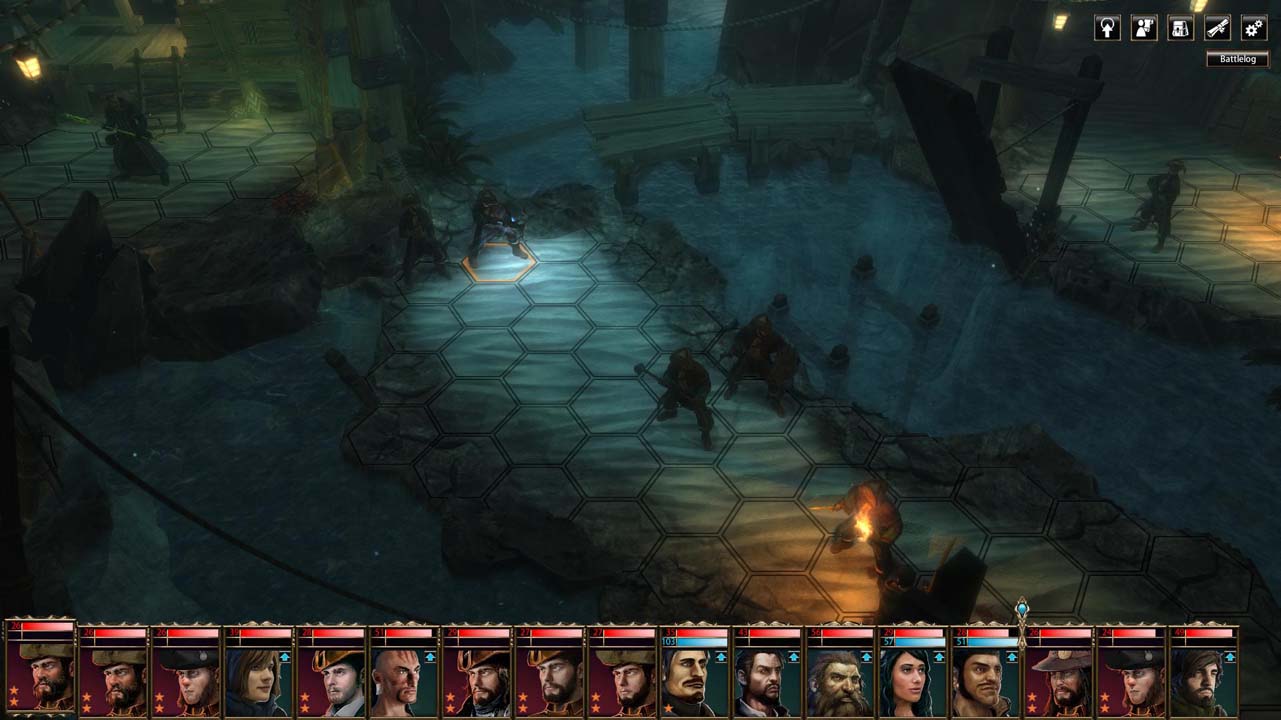Screen dimensions: 1281x720
Task: Pick the wide-brimmed hat enemy portrait
Action: 1057,681
